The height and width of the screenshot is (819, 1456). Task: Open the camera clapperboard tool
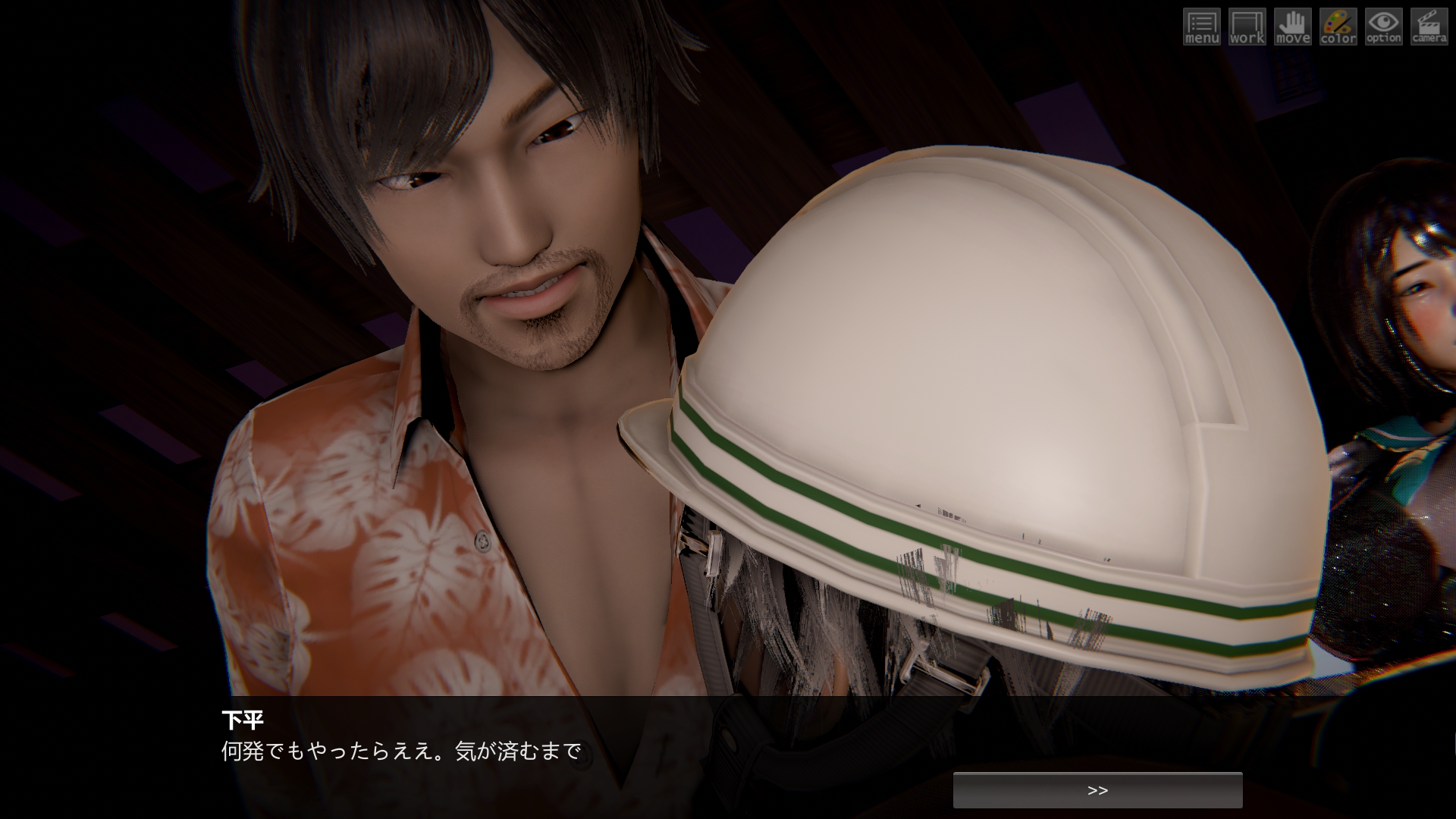(x=1429, y=27)
